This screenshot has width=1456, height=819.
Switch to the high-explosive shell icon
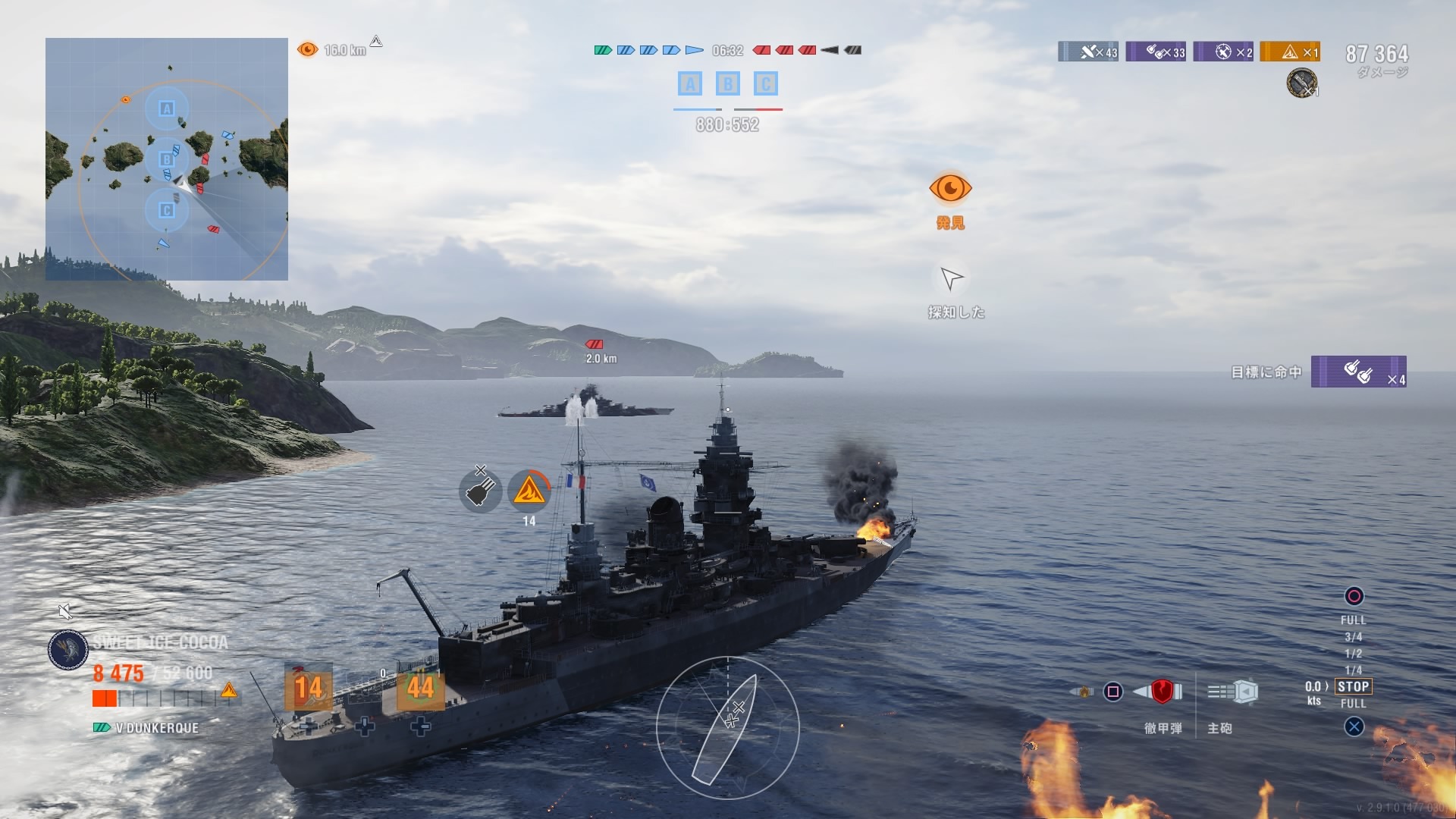[1084, 692]
